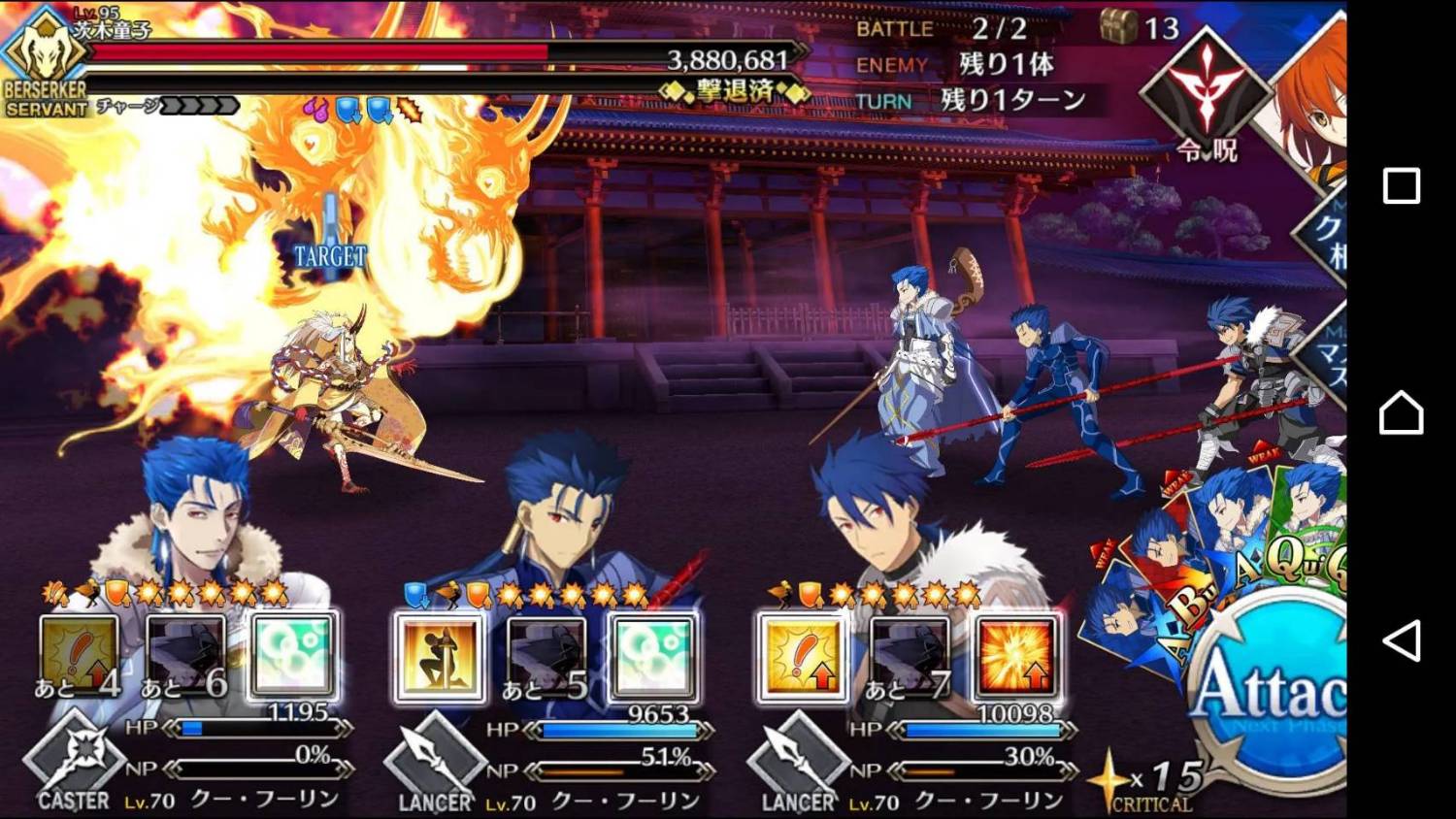Activate the kneeling figure skill
The width and height of the screenshot is (1456, 819).
tap(439, 657)
